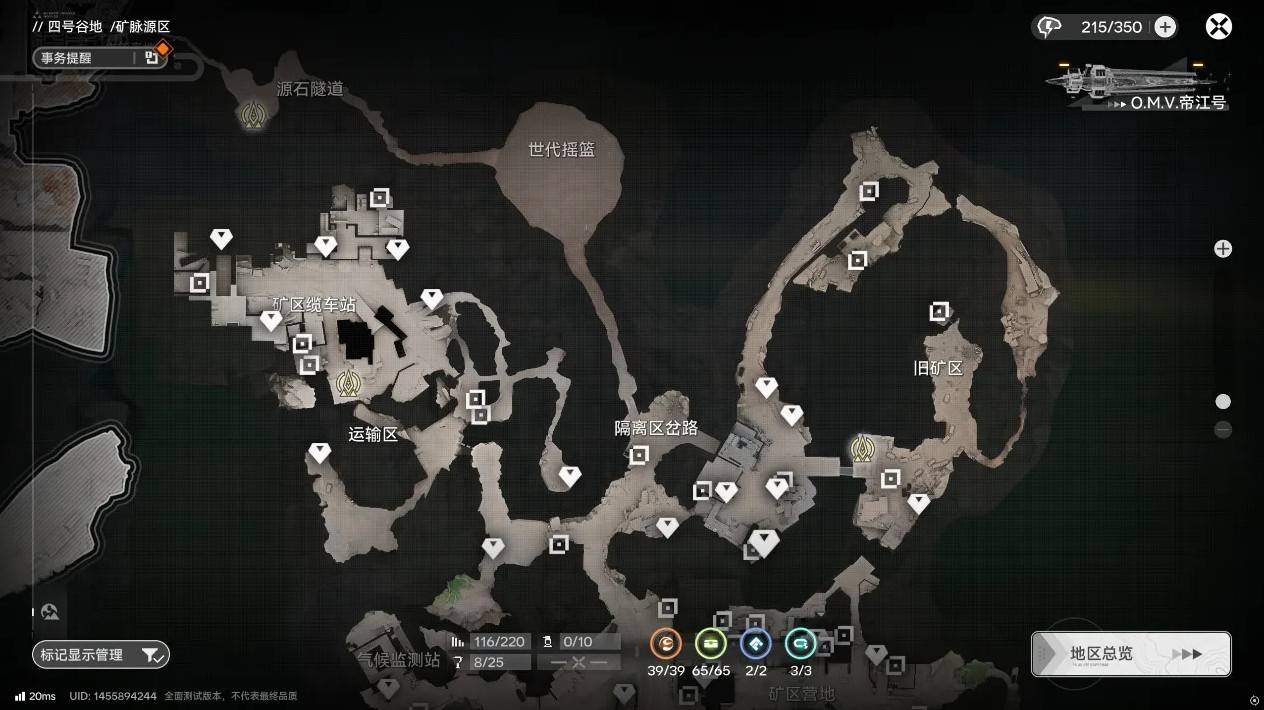
Task: Select the 隔离区岔路 location label
Action: coord(656,429)
